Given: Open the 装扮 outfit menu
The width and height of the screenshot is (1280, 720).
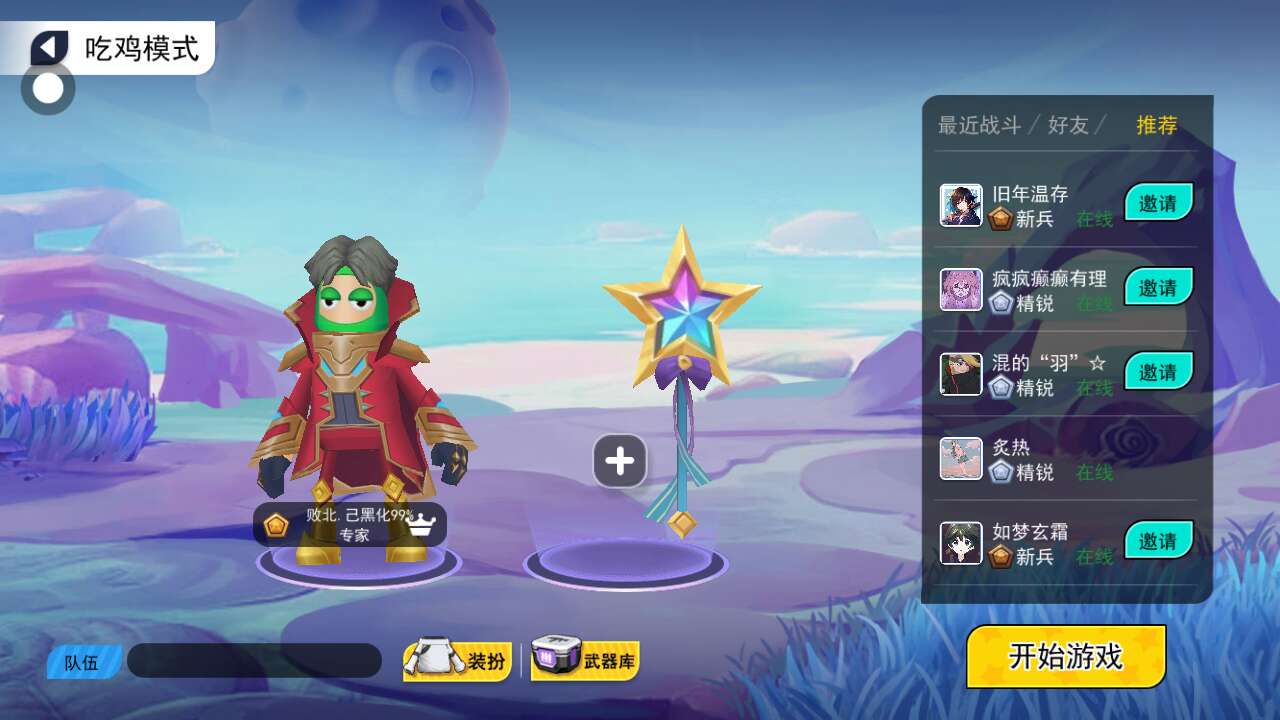Looking at the screenshot, I should 458,661.
